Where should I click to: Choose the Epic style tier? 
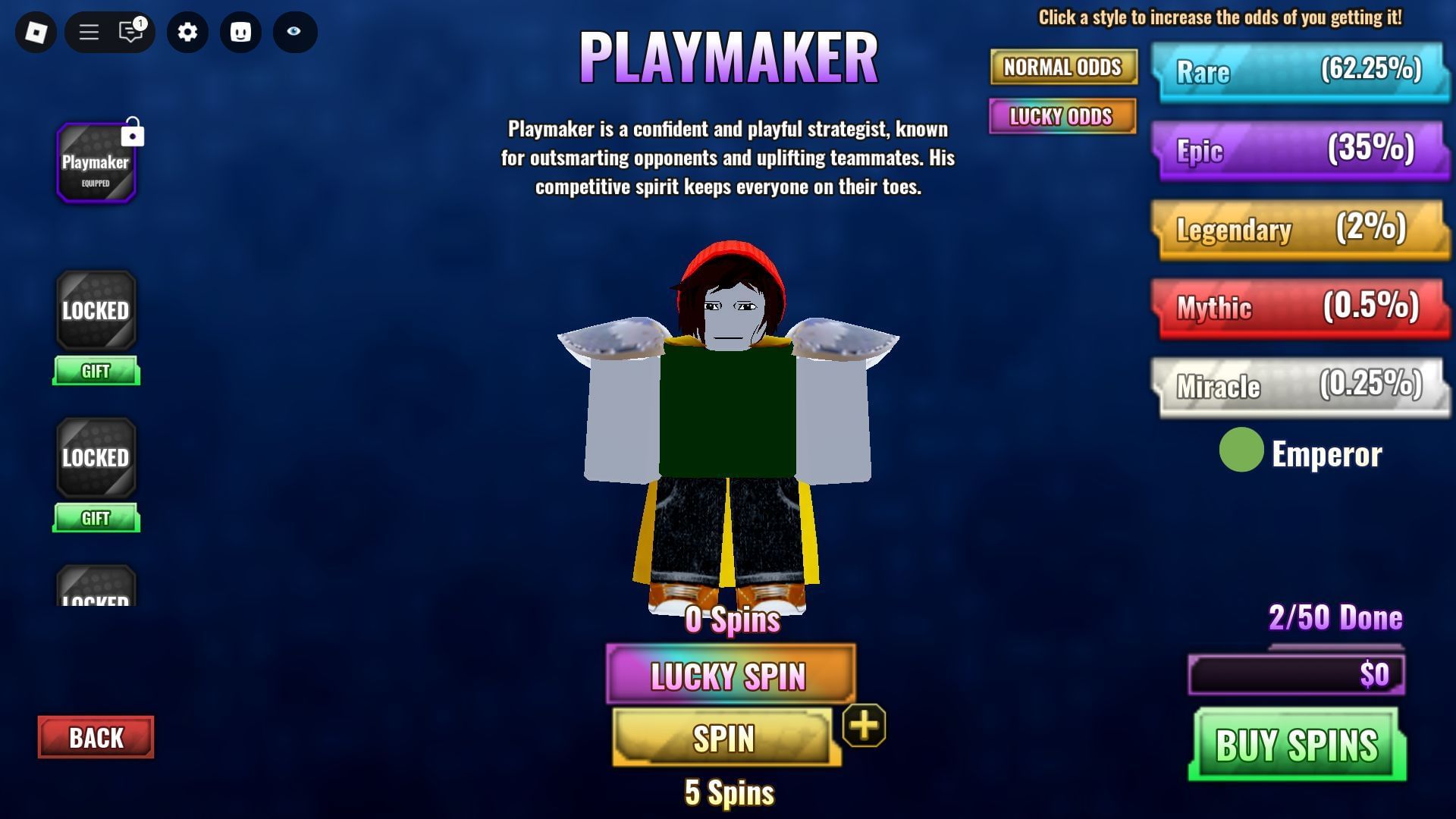pyautogui.click(x=1299, y=149)
